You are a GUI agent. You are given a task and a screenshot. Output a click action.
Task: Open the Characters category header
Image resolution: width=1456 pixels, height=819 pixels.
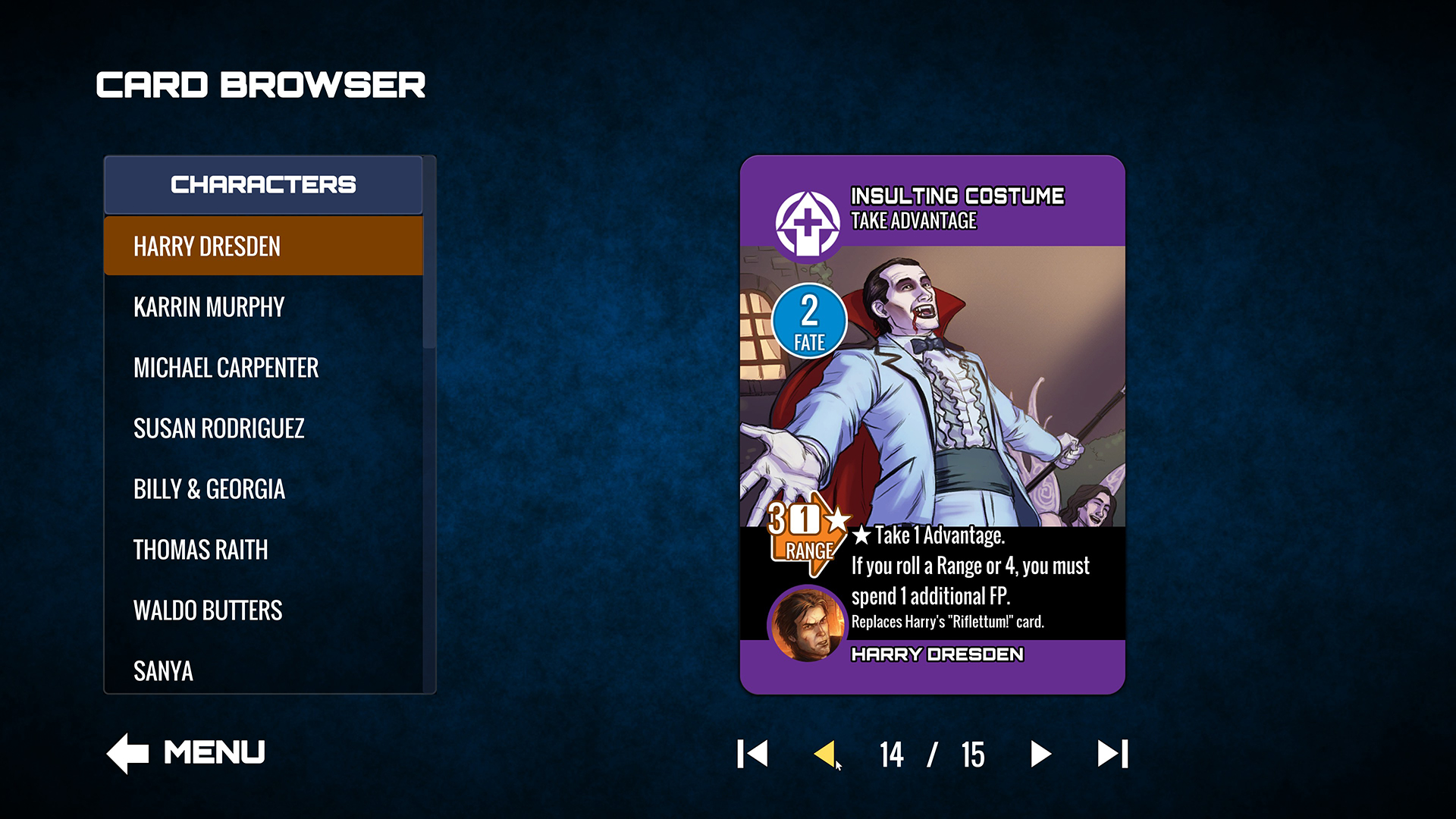coord(264,184)
